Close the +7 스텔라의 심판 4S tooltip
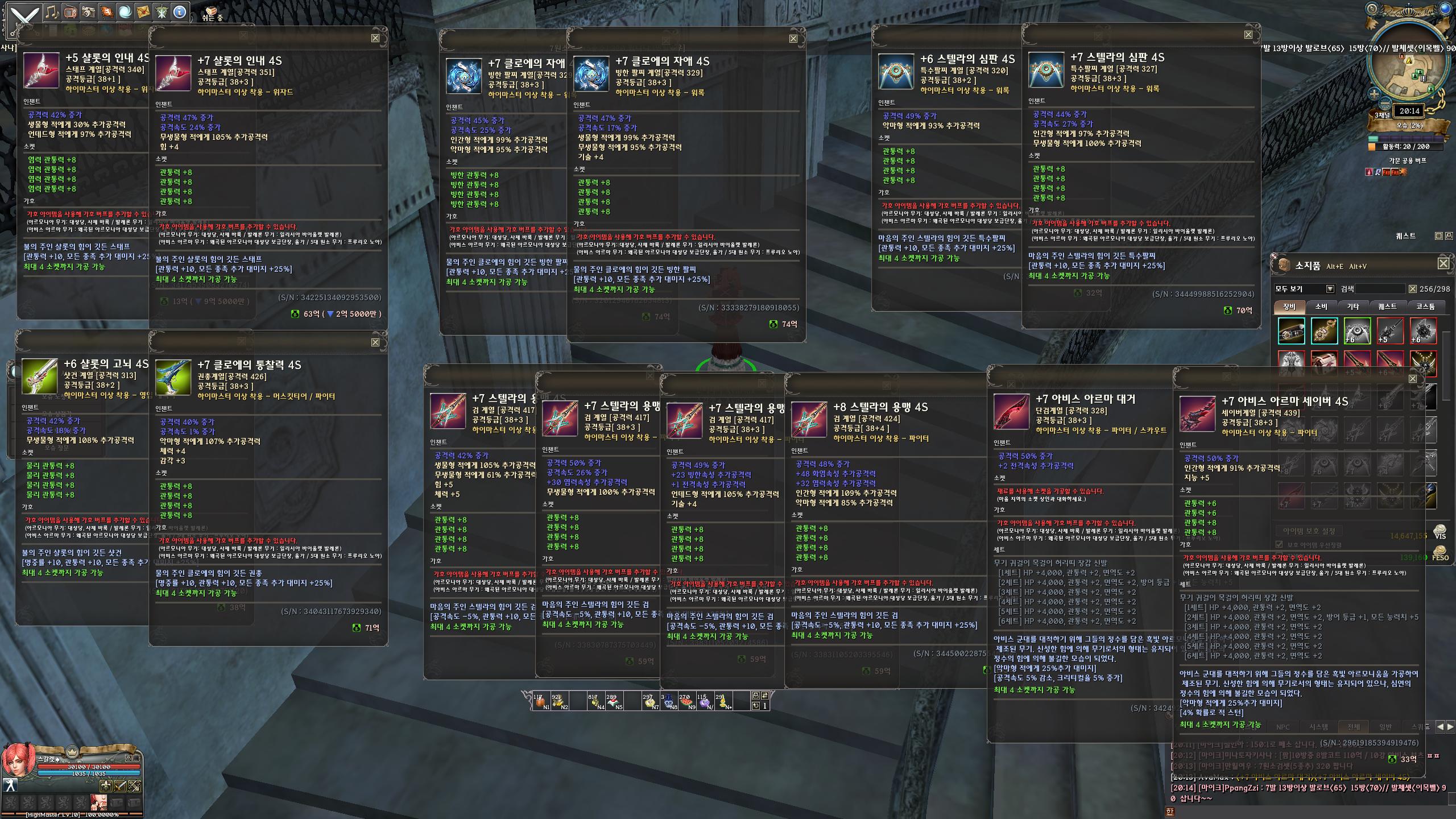The width and height of the screenshot is (1456, 819). tap(1248, 35)
